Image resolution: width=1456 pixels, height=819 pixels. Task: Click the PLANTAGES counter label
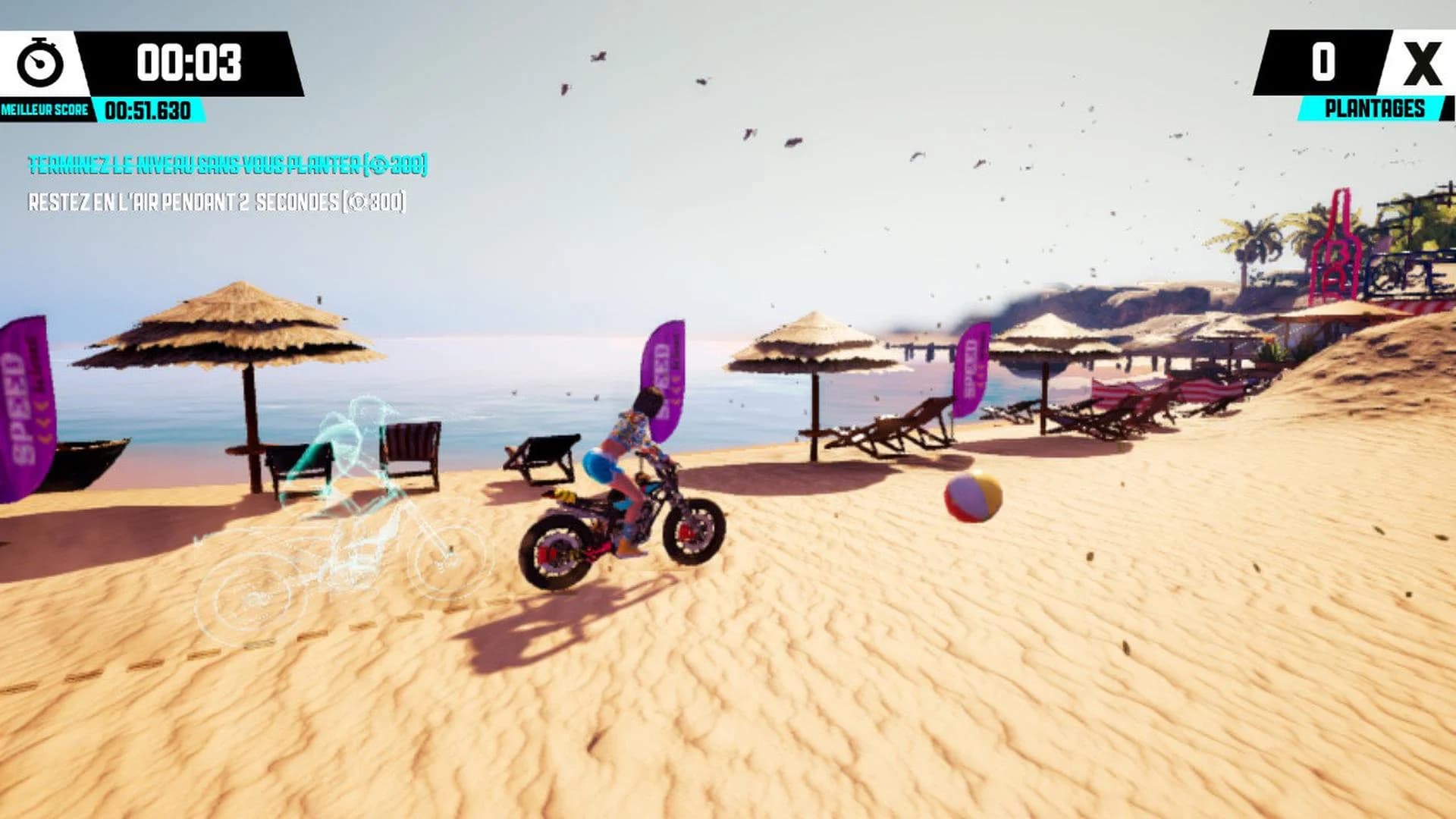pyautogui.click(x=1374, y=108)
